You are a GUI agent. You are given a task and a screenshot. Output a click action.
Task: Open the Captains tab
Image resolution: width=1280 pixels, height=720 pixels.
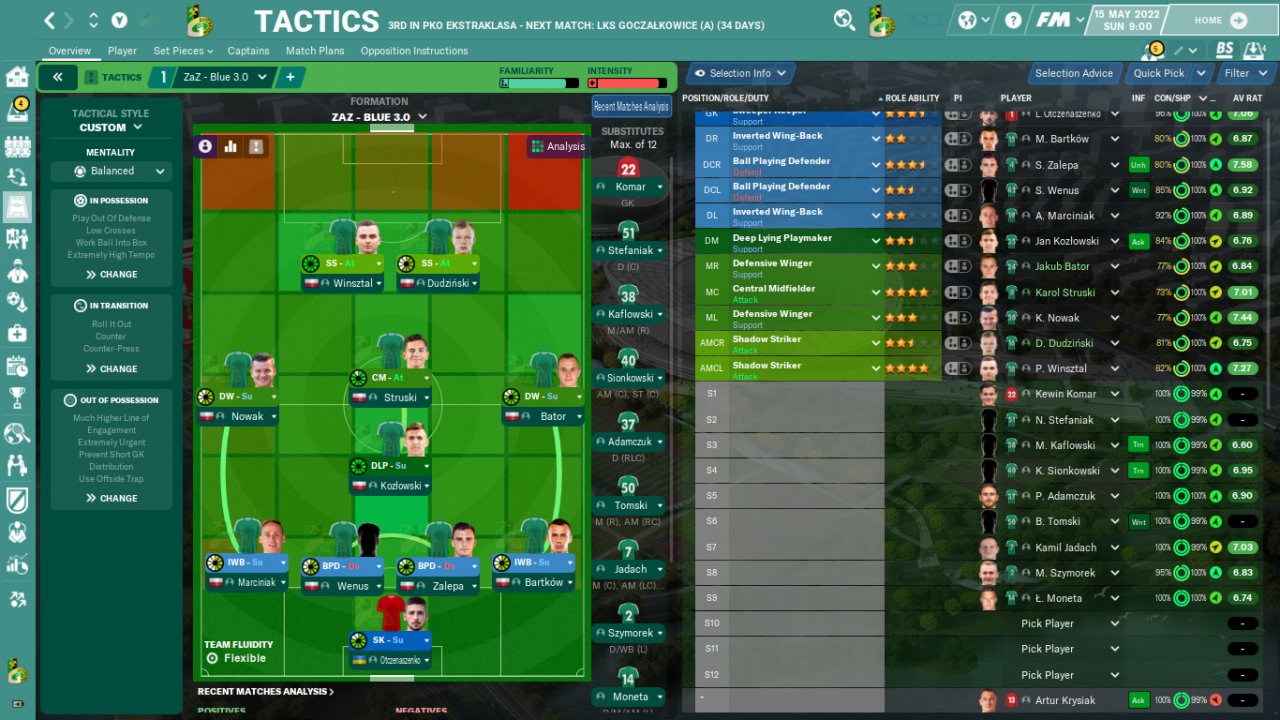coord(248,51)
